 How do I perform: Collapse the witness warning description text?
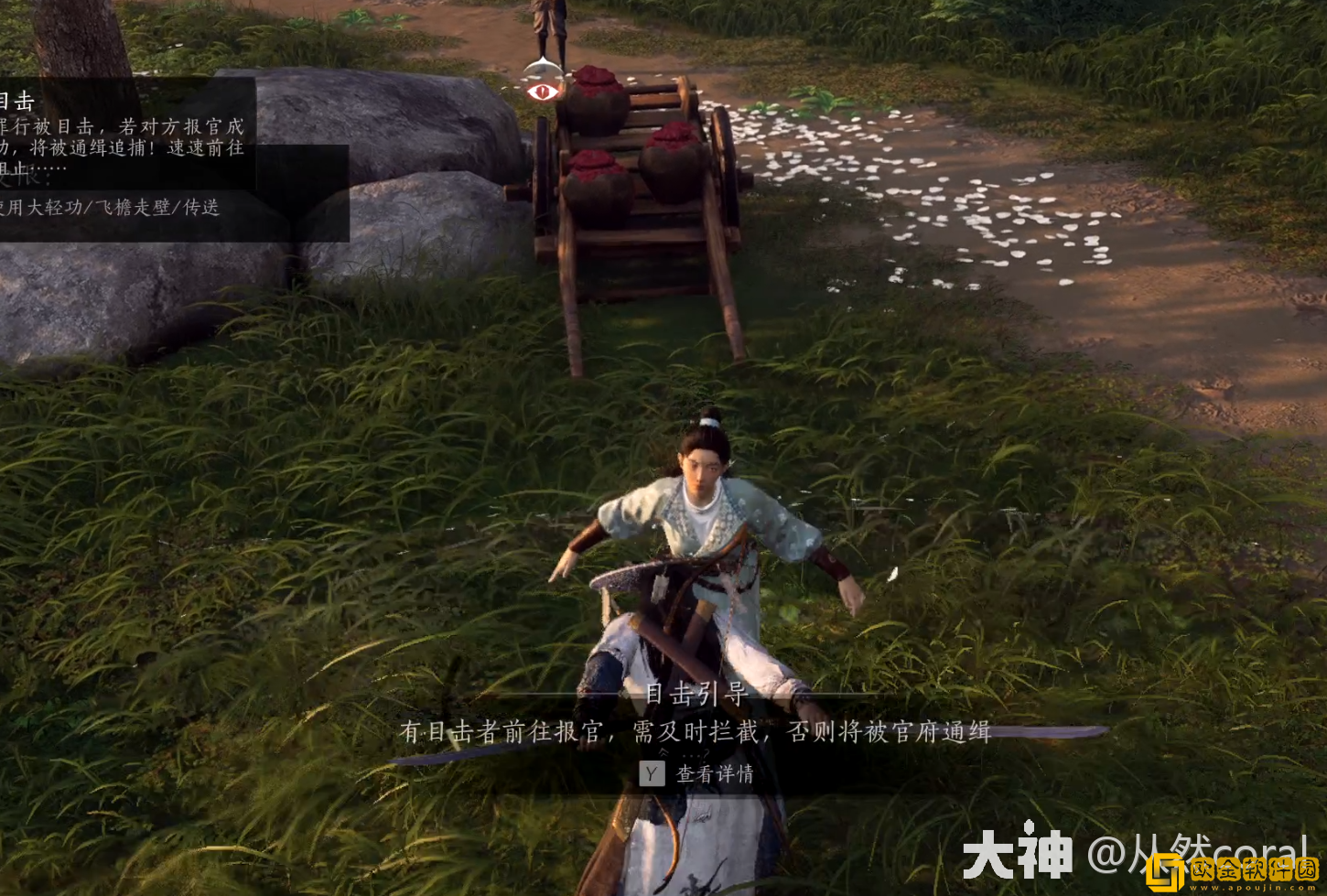pos(119,146)
